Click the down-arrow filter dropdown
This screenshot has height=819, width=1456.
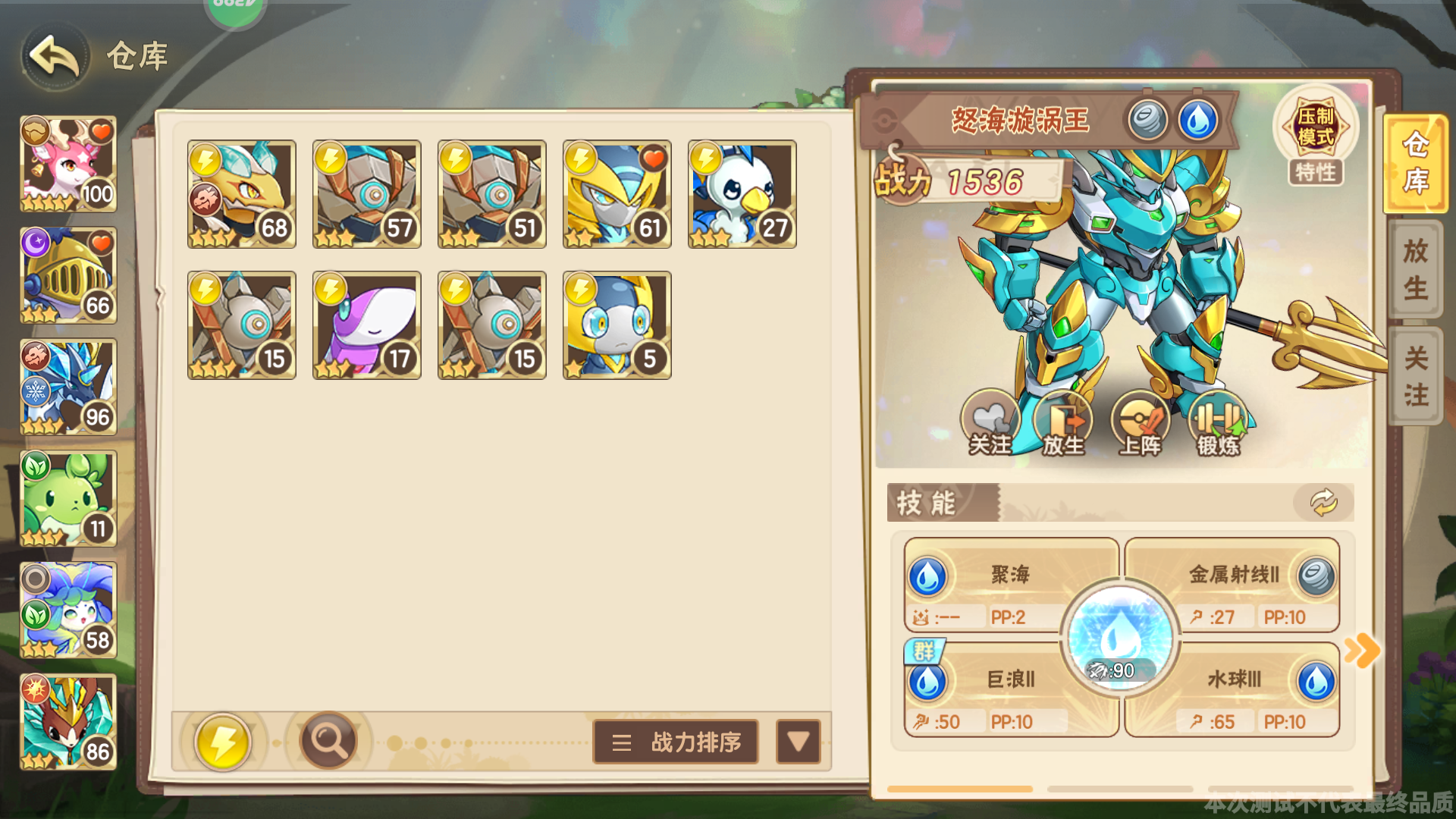click(797, 742)
